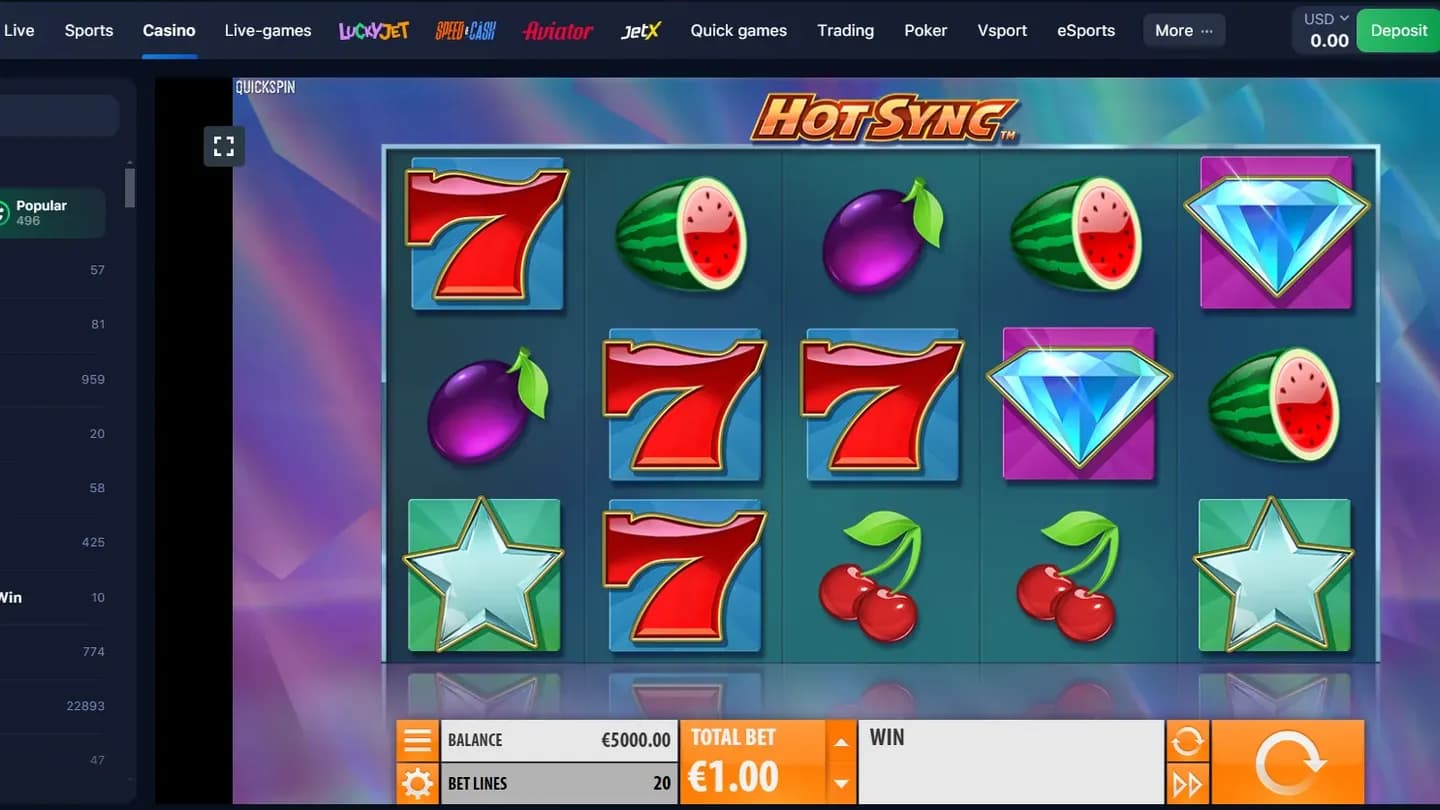Screen dimensions: 1440x810
Task: Toggle fullscreen with the expand icon
Action: pyautogui.click(x=223, y=146)
